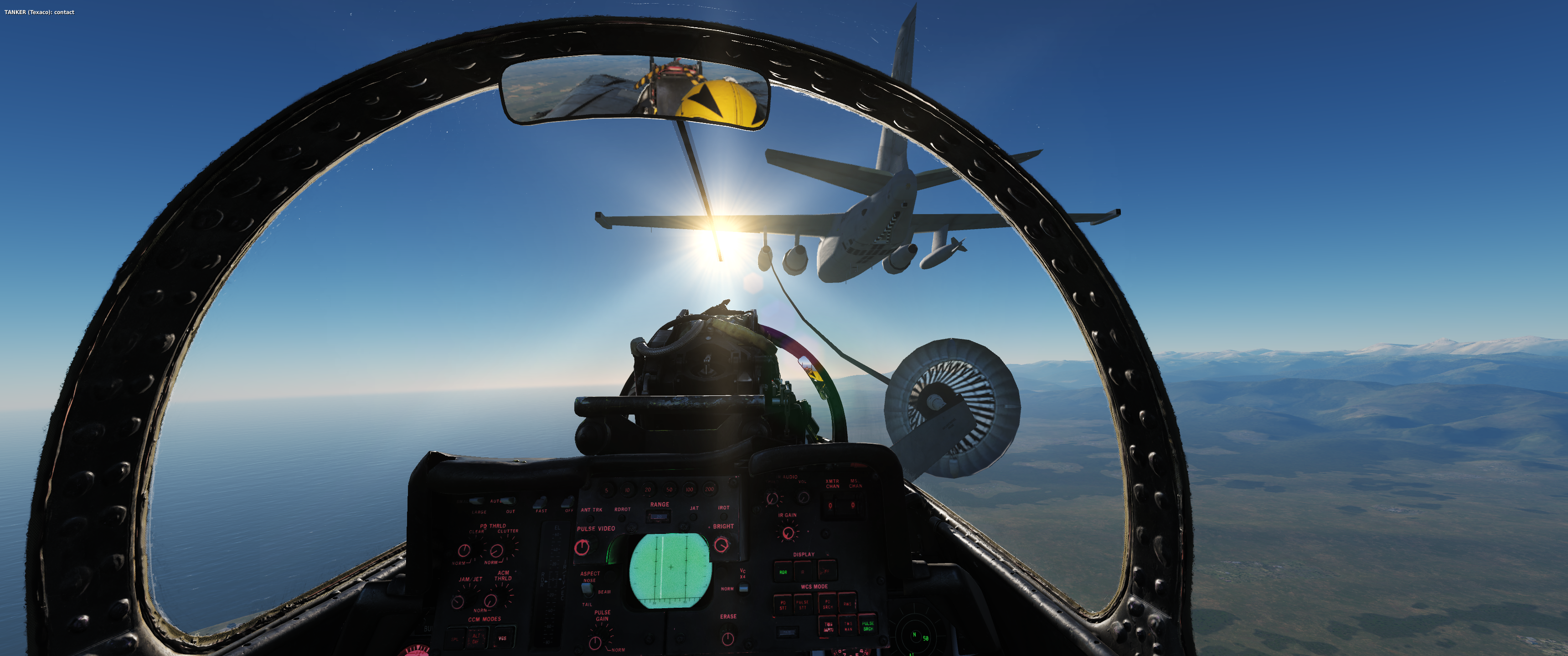Click the PULSE VIDEO knob

(582, 547)
